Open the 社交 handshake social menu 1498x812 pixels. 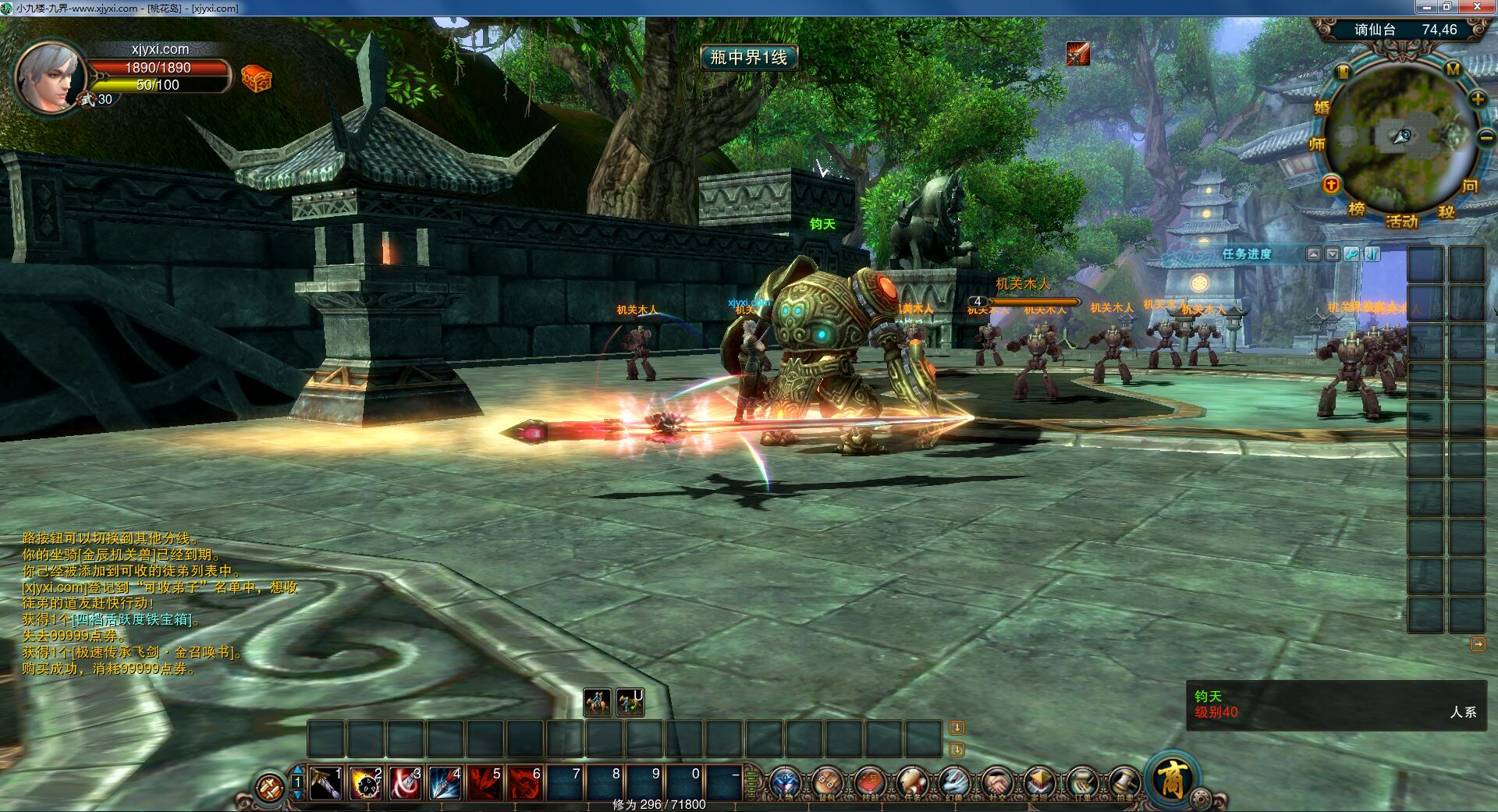coord(996,783)
